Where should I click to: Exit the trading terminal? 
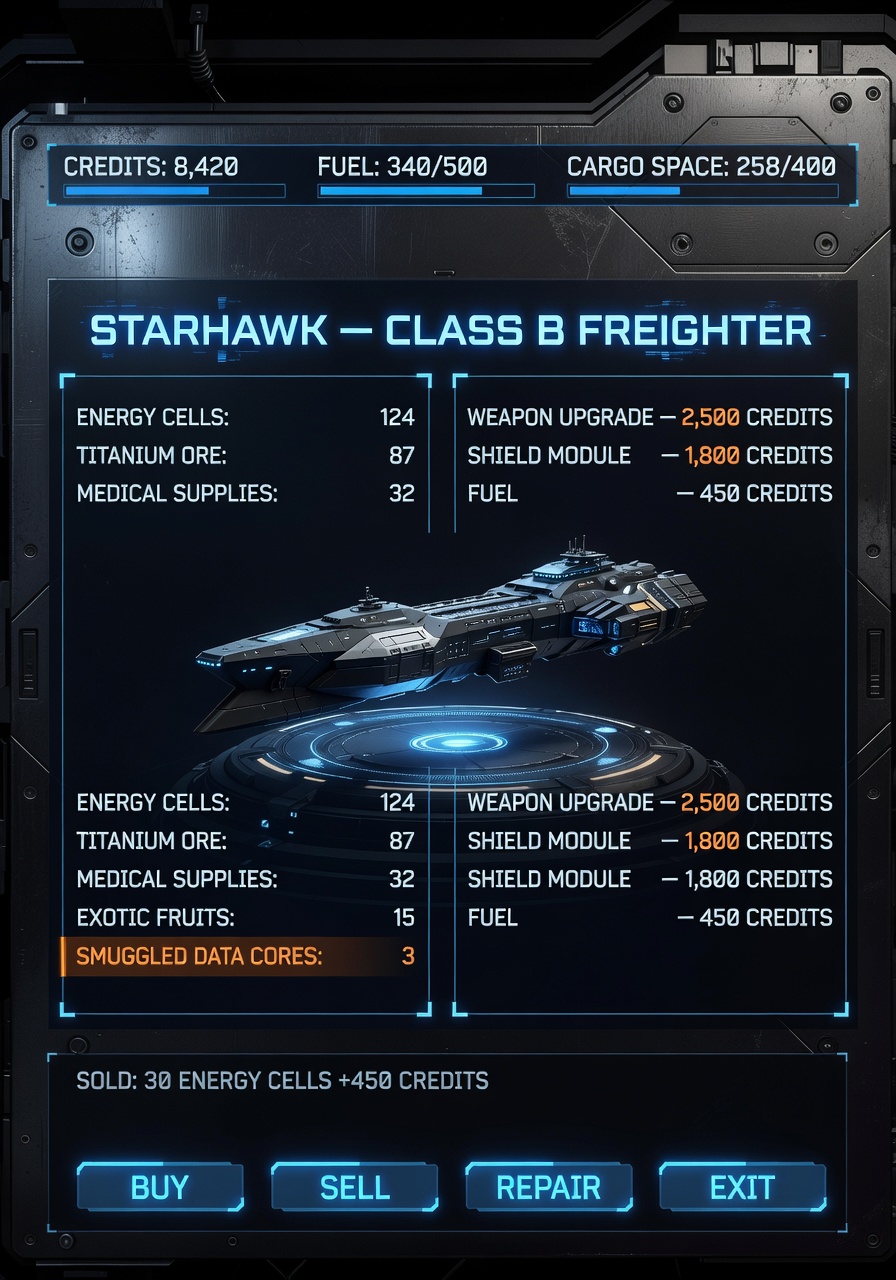(742, 1187)
